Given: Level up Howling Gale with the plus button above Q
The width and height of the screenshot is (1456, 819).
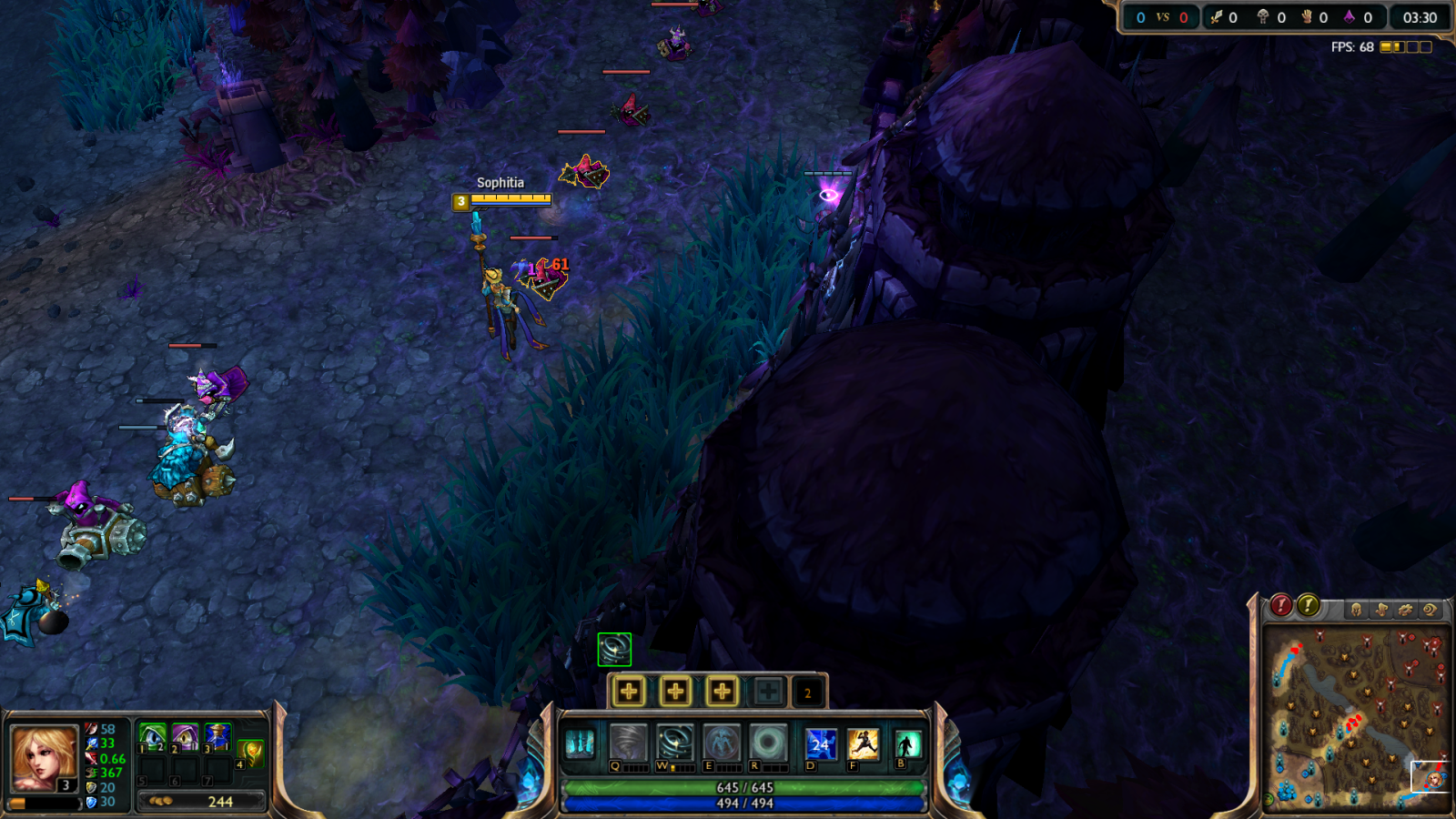Looking at the screenshot, I should tap(629, 692).
